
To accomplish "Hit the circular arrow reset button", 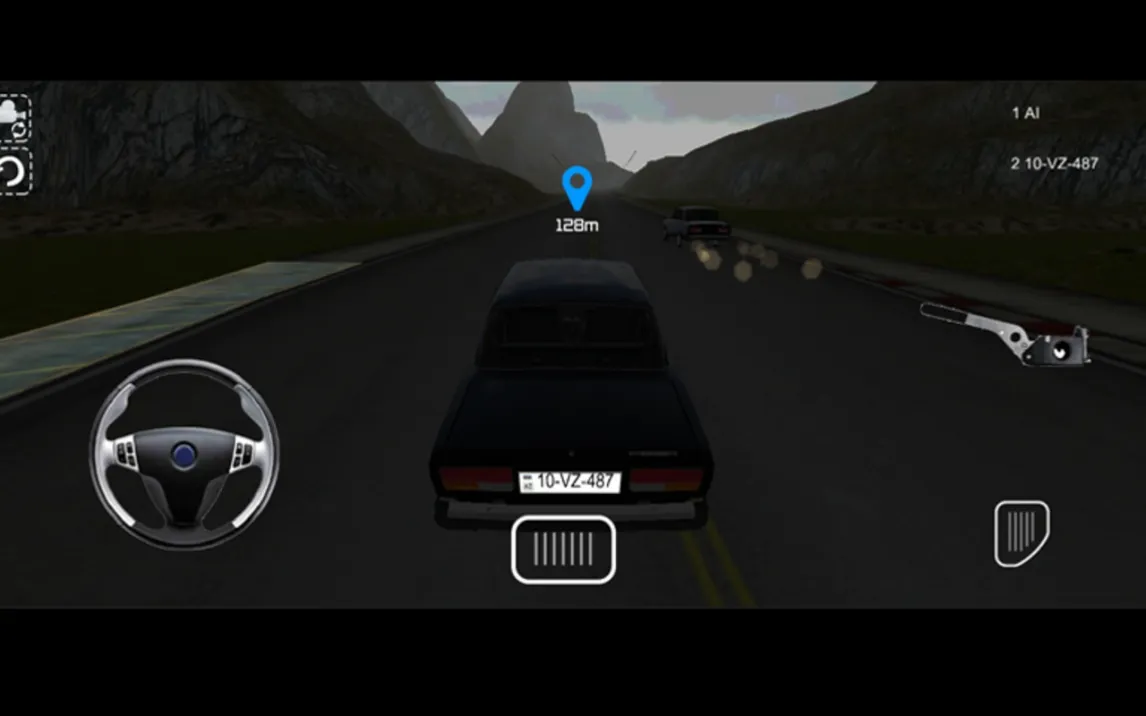I will 14,172.
